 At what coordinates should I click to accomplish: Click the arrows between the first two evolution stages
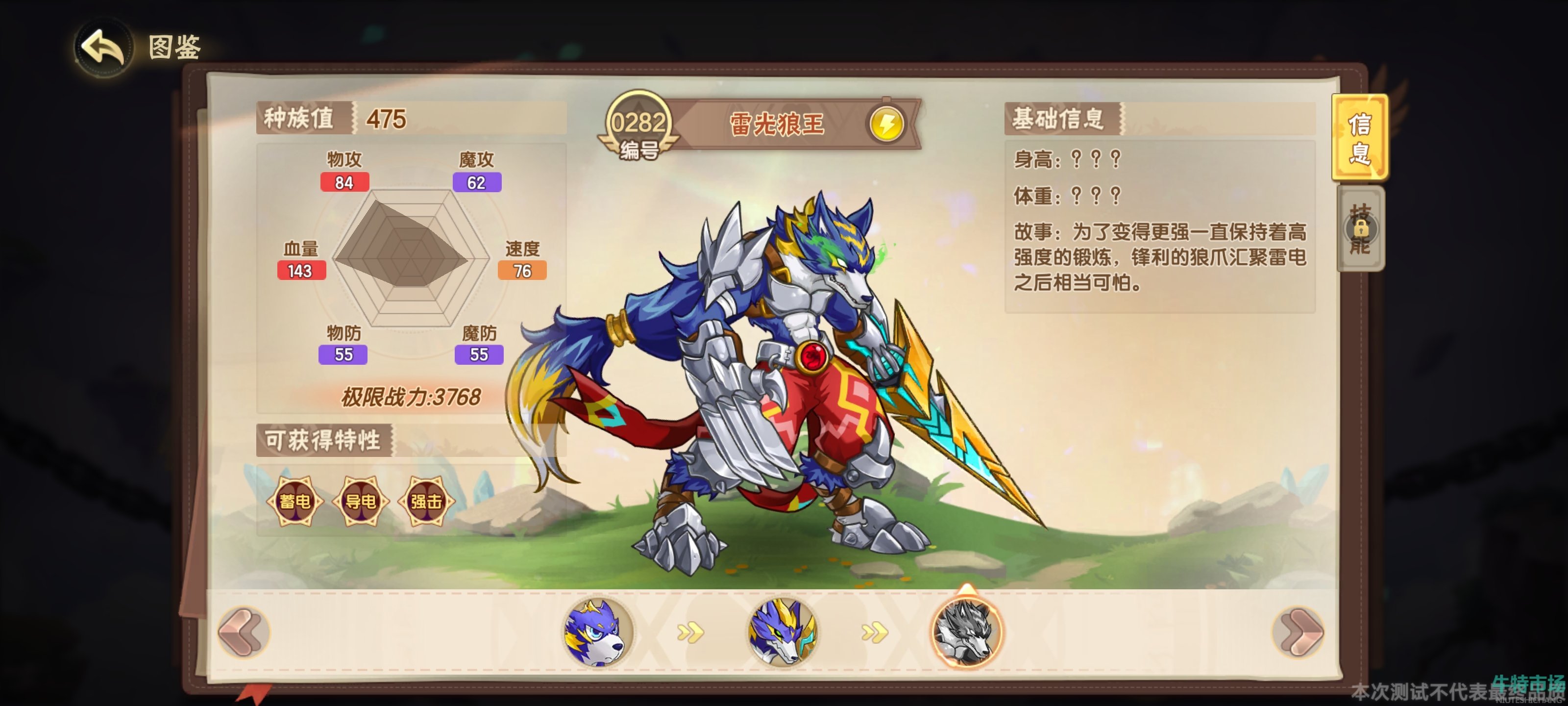point(690,633)
